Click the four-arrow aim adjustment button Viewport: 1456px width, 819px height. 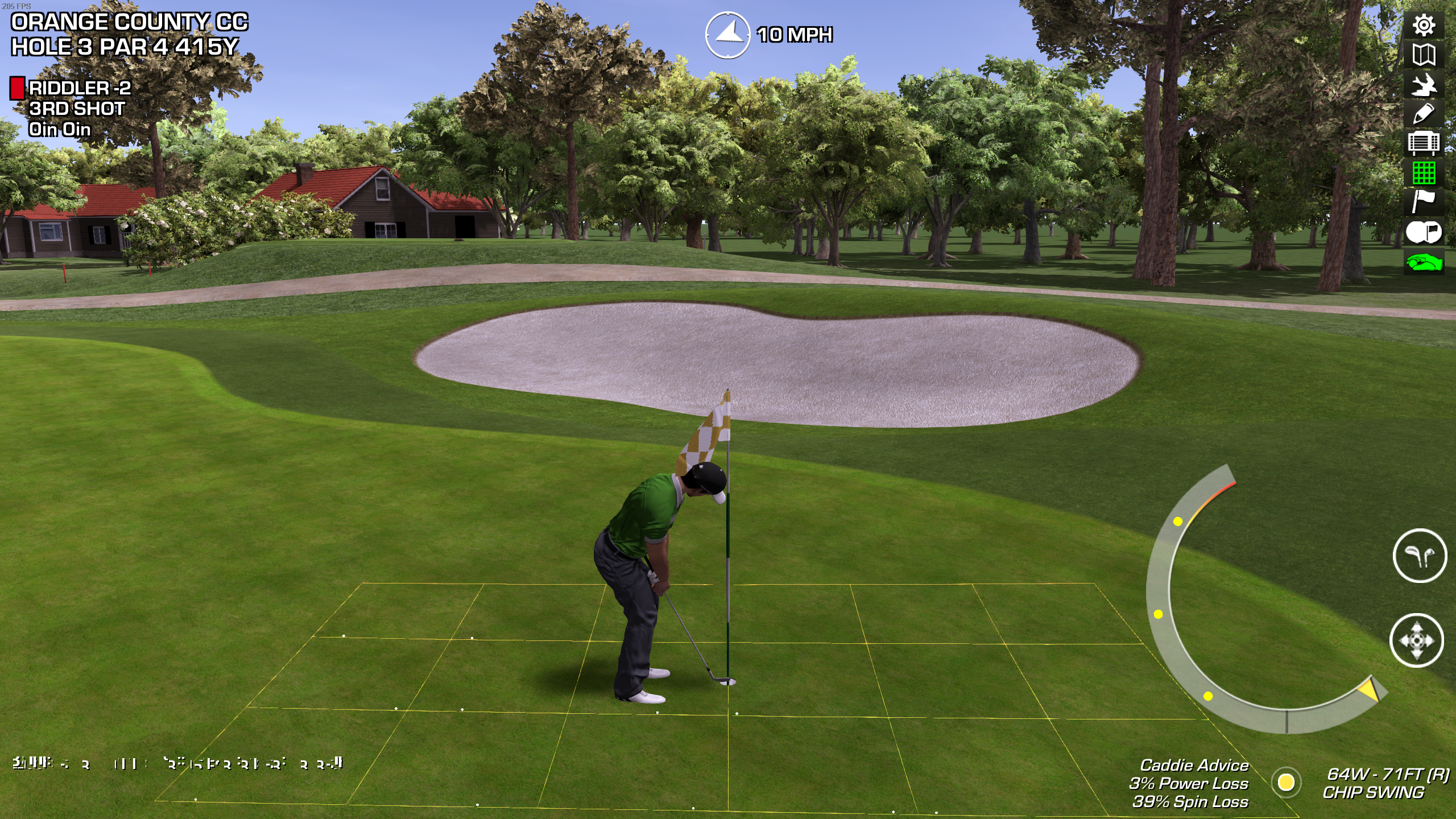[1417, 640]
